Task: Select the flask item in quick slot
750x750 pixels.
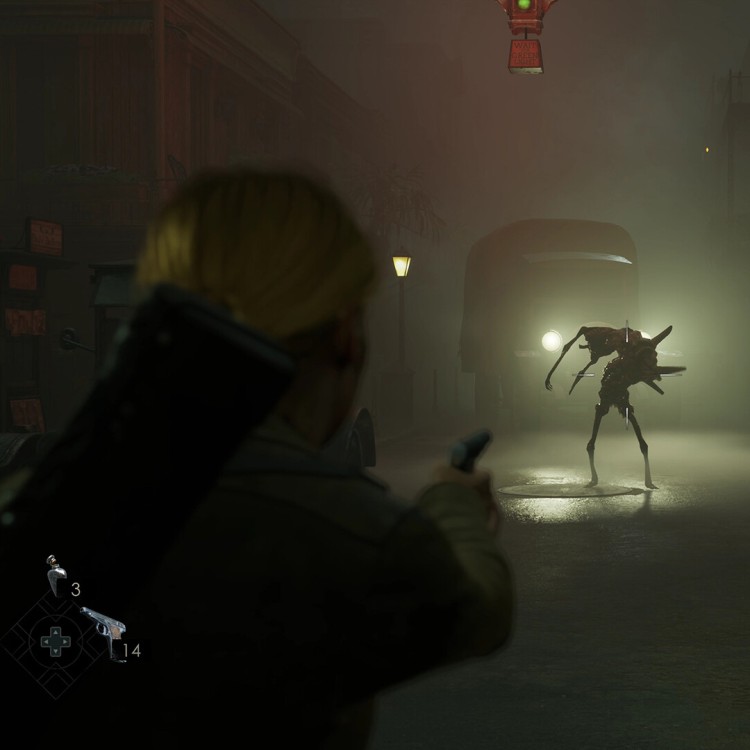Action: tap(56, 576)
